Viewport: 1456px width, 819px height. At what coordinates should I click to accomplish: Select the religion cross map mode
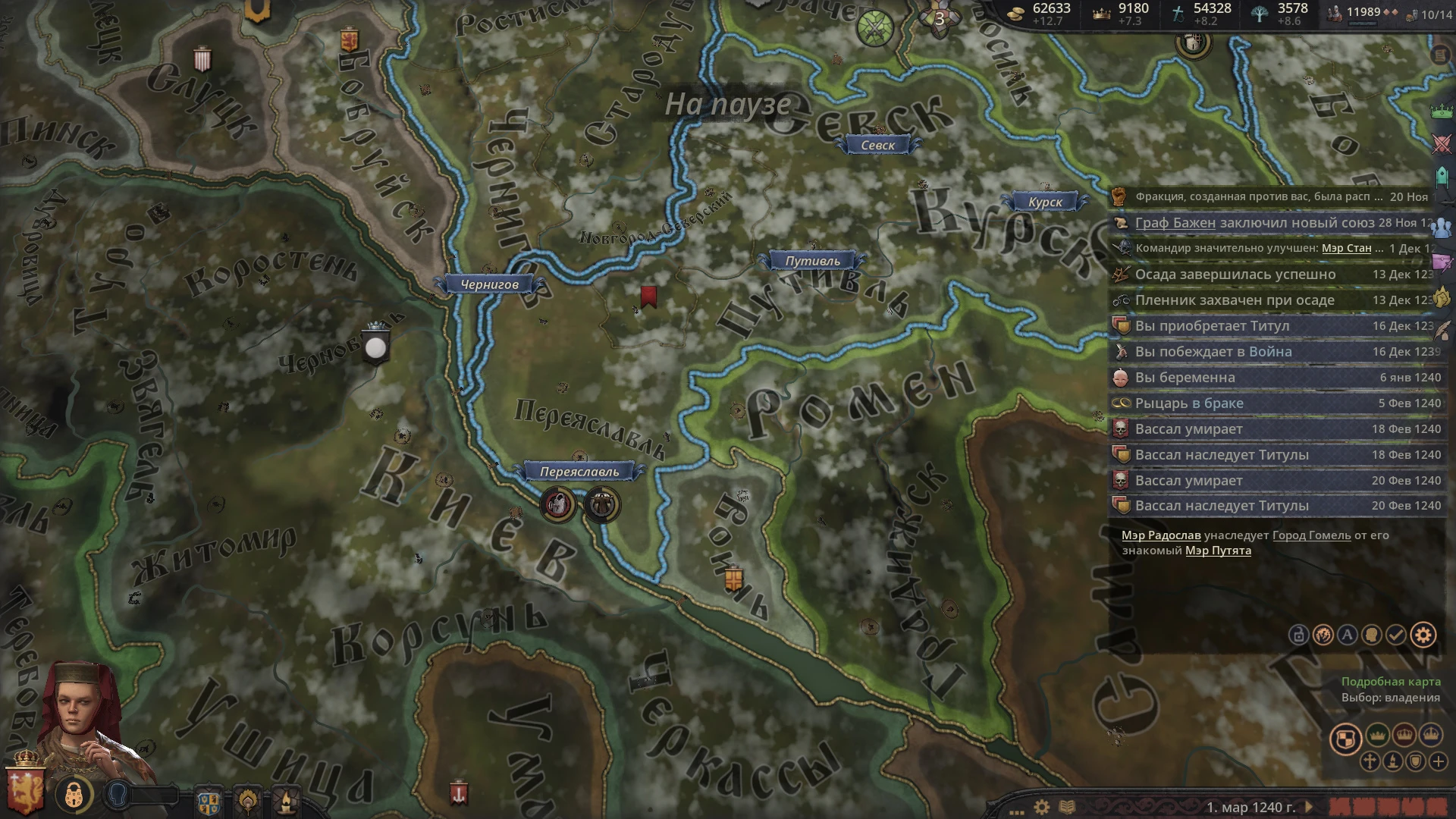(1370, 761)
